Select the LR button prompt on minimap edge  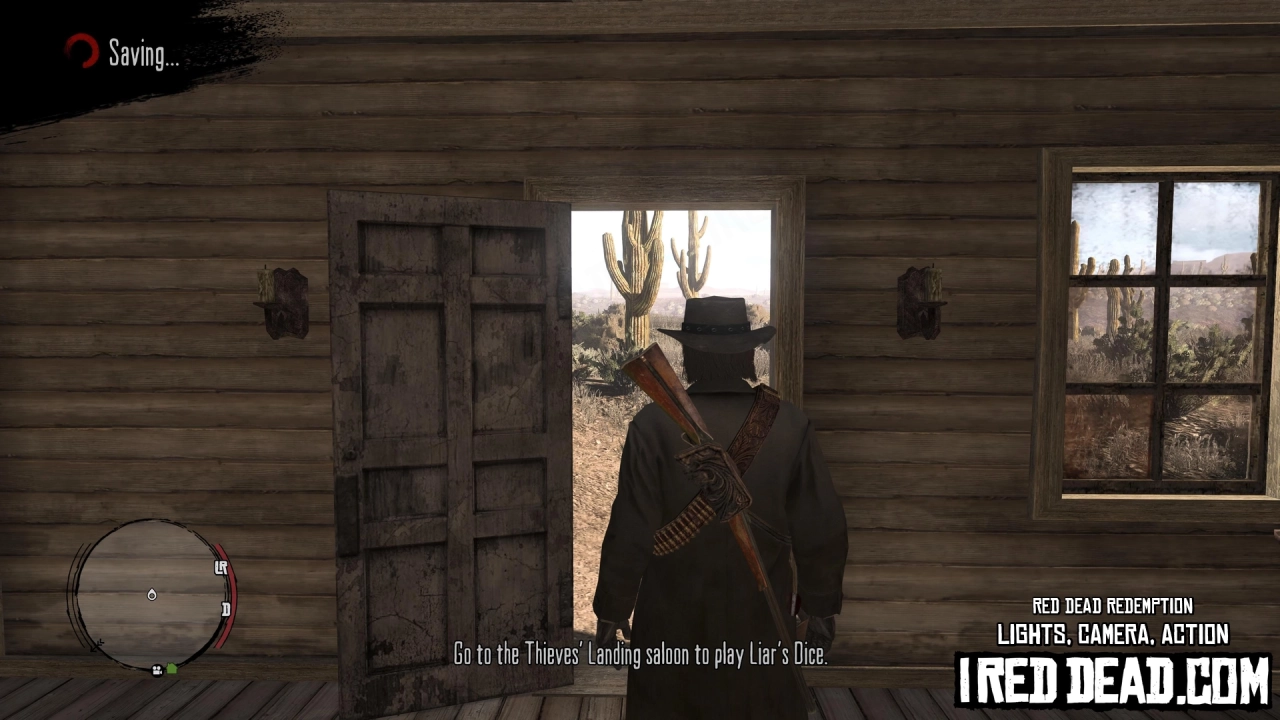[221, 567]
